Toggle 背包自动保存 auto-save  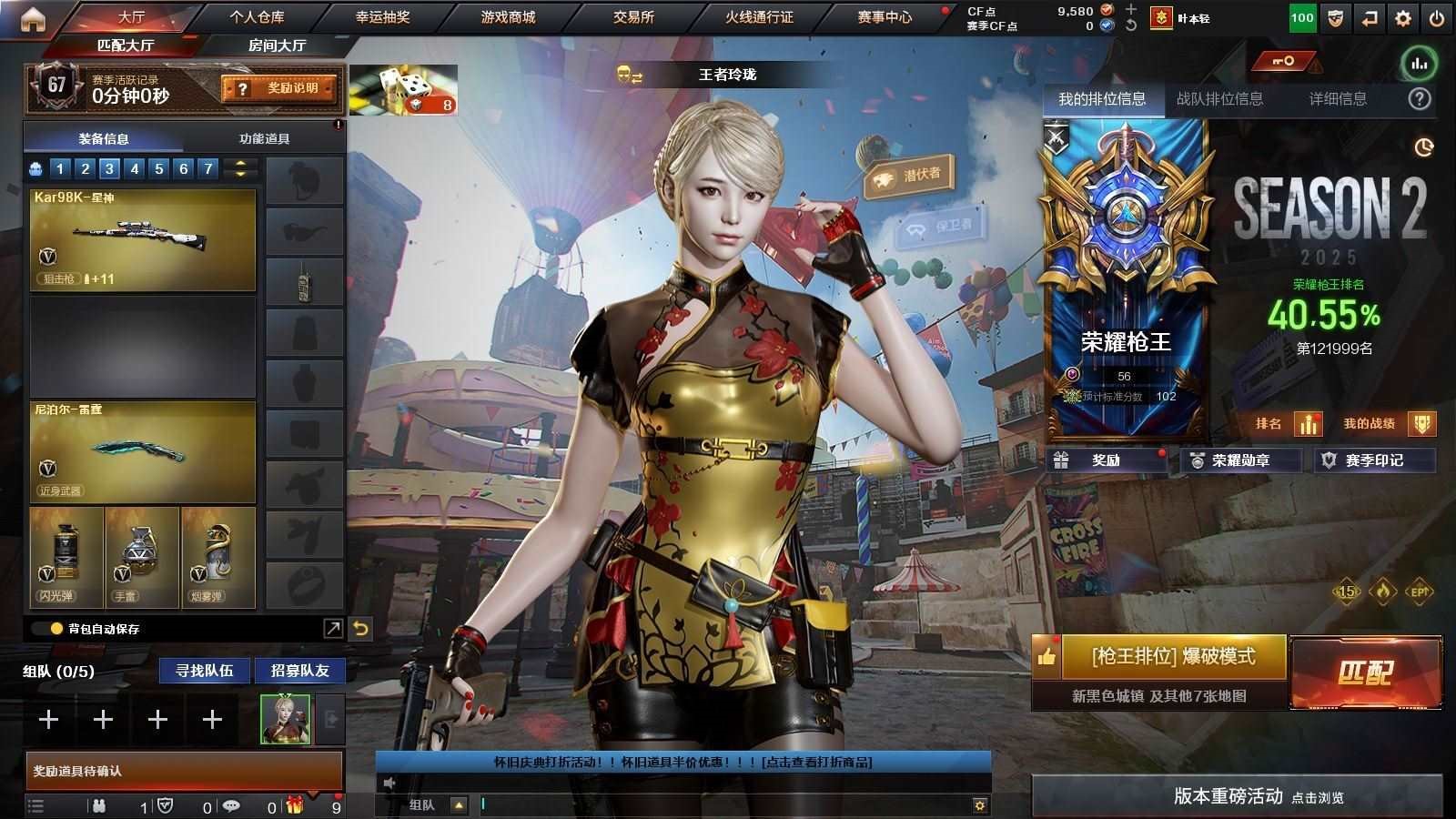pos(56,628)
